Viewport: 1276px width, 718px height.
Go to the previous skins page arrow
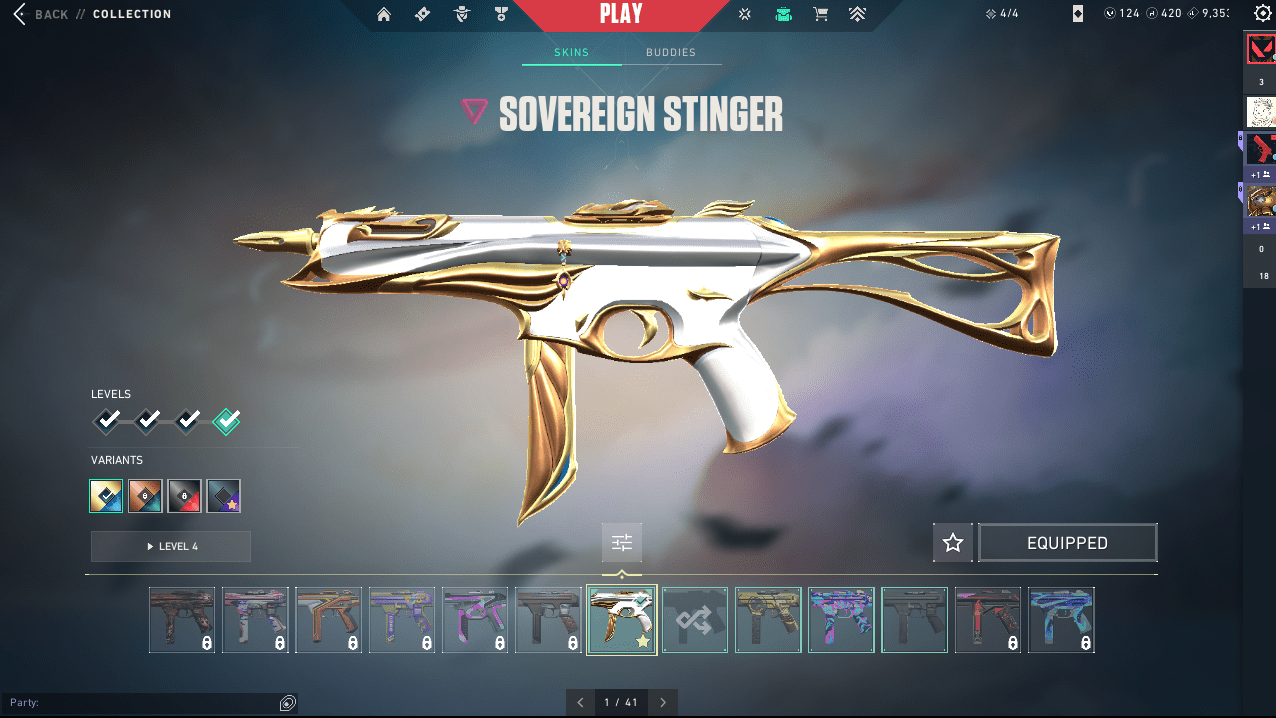coord(580,702)
